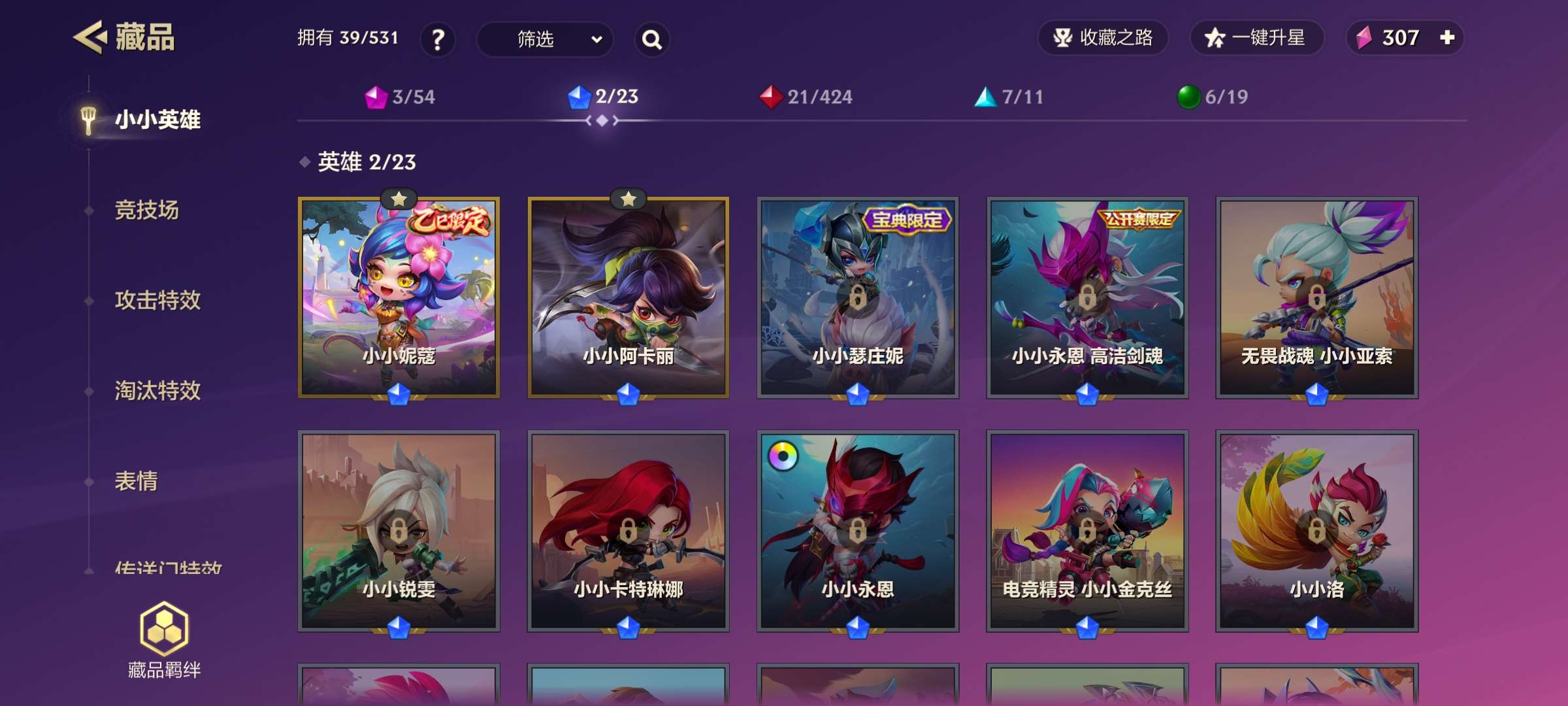Open the magnifying glass search
Image resolution: width=1568 pixels, height=706 pixels.
point(651,39)
